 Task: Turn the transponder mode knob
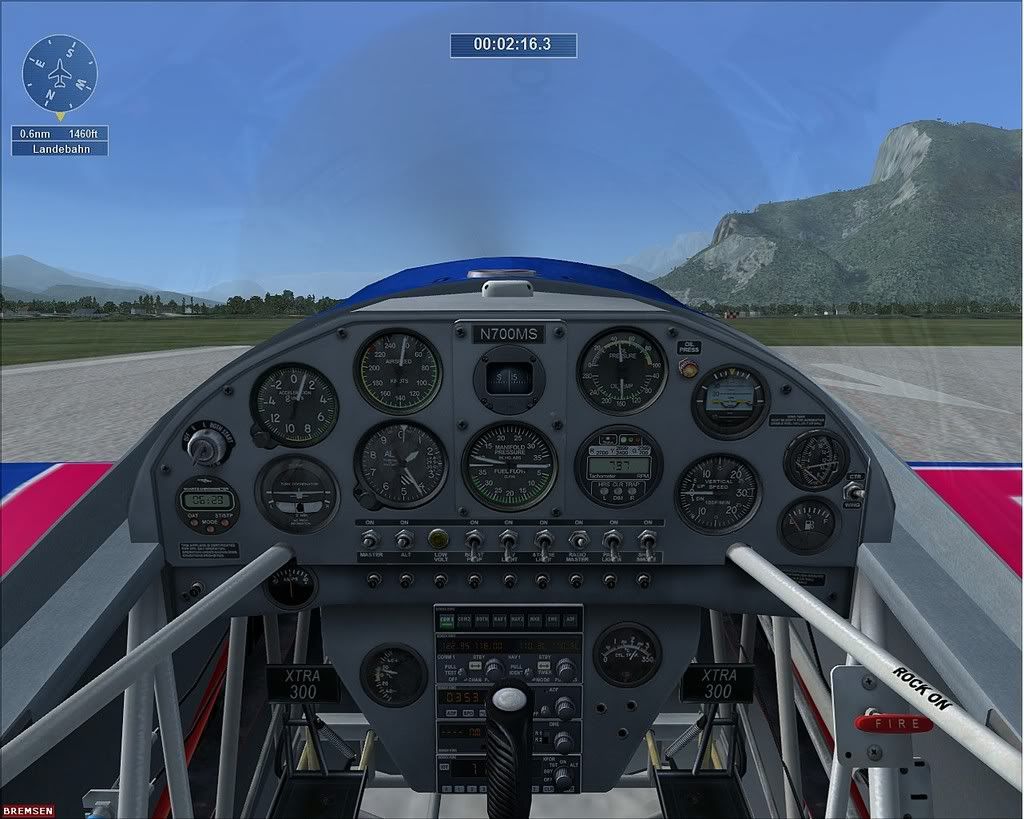pos(564,771)
